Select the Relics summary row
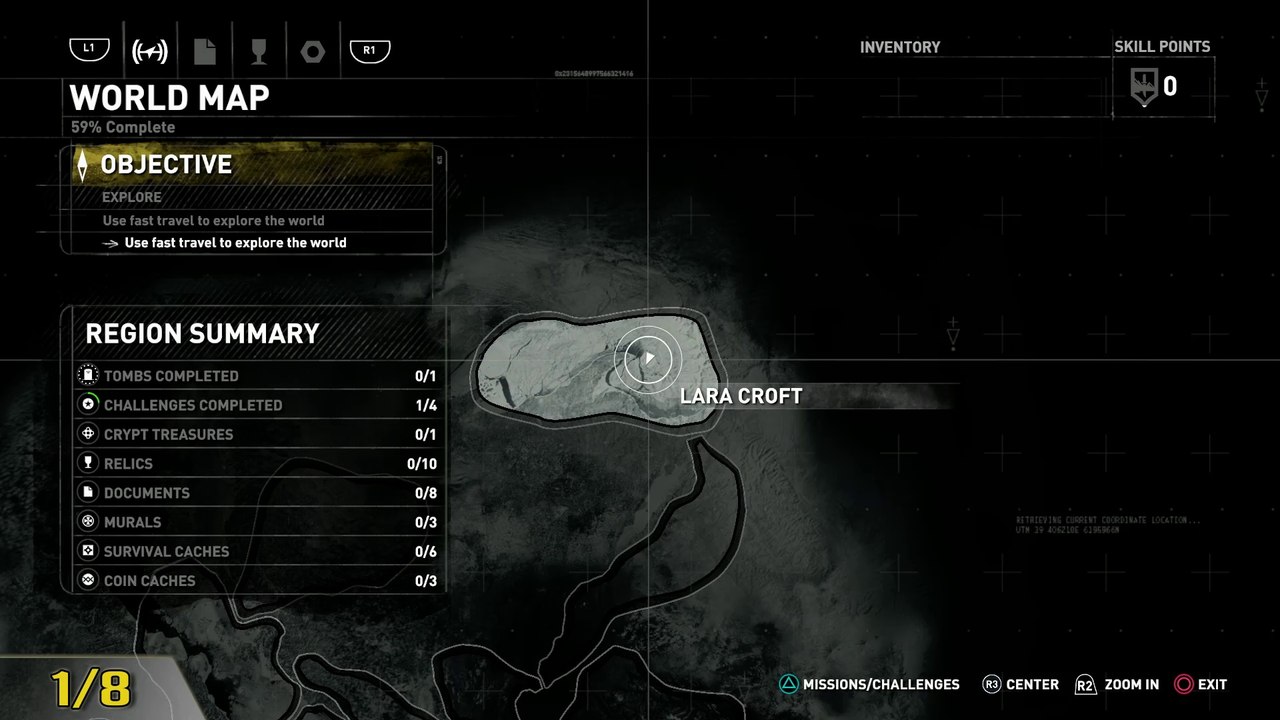 256,463
